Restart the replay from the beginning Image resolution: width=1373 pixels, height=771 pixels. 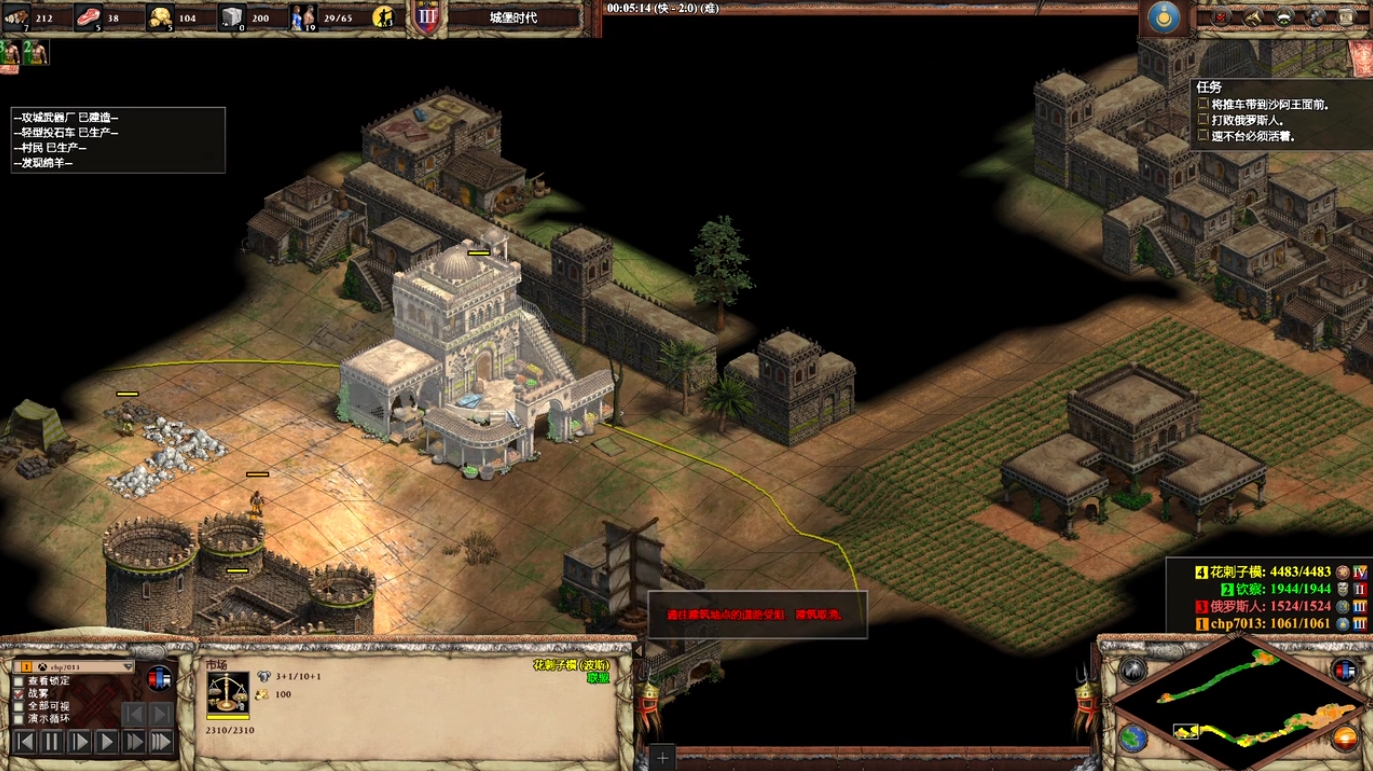25,742
